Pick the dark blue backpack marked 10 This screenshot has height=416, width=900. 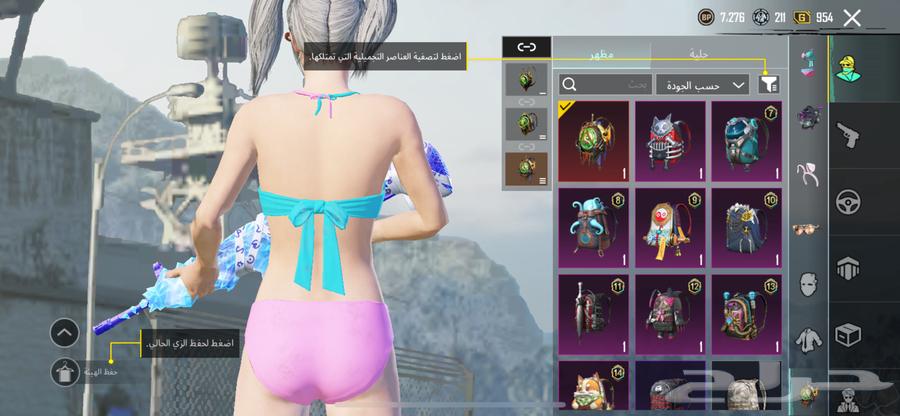tap(746, 226)
